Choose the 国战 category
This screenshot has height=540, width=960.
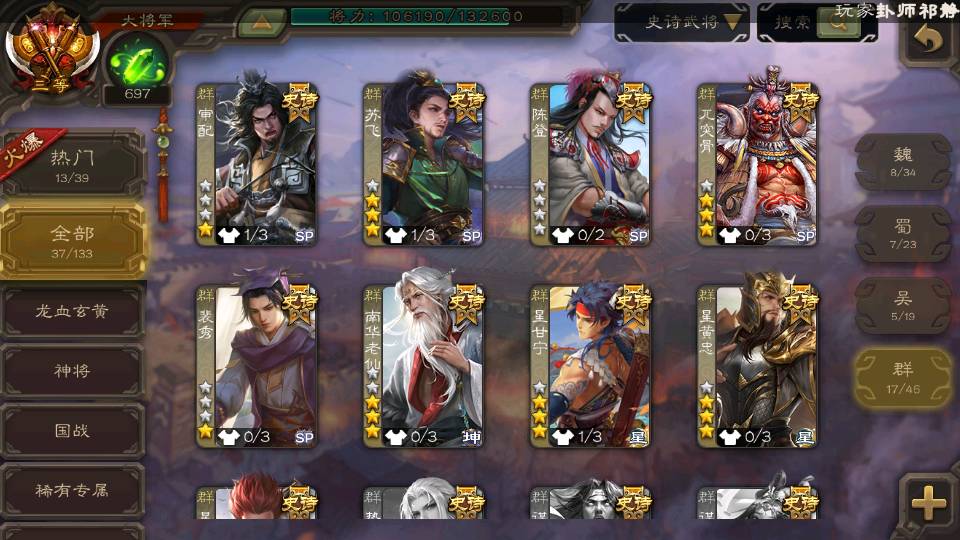click(72, 430)
